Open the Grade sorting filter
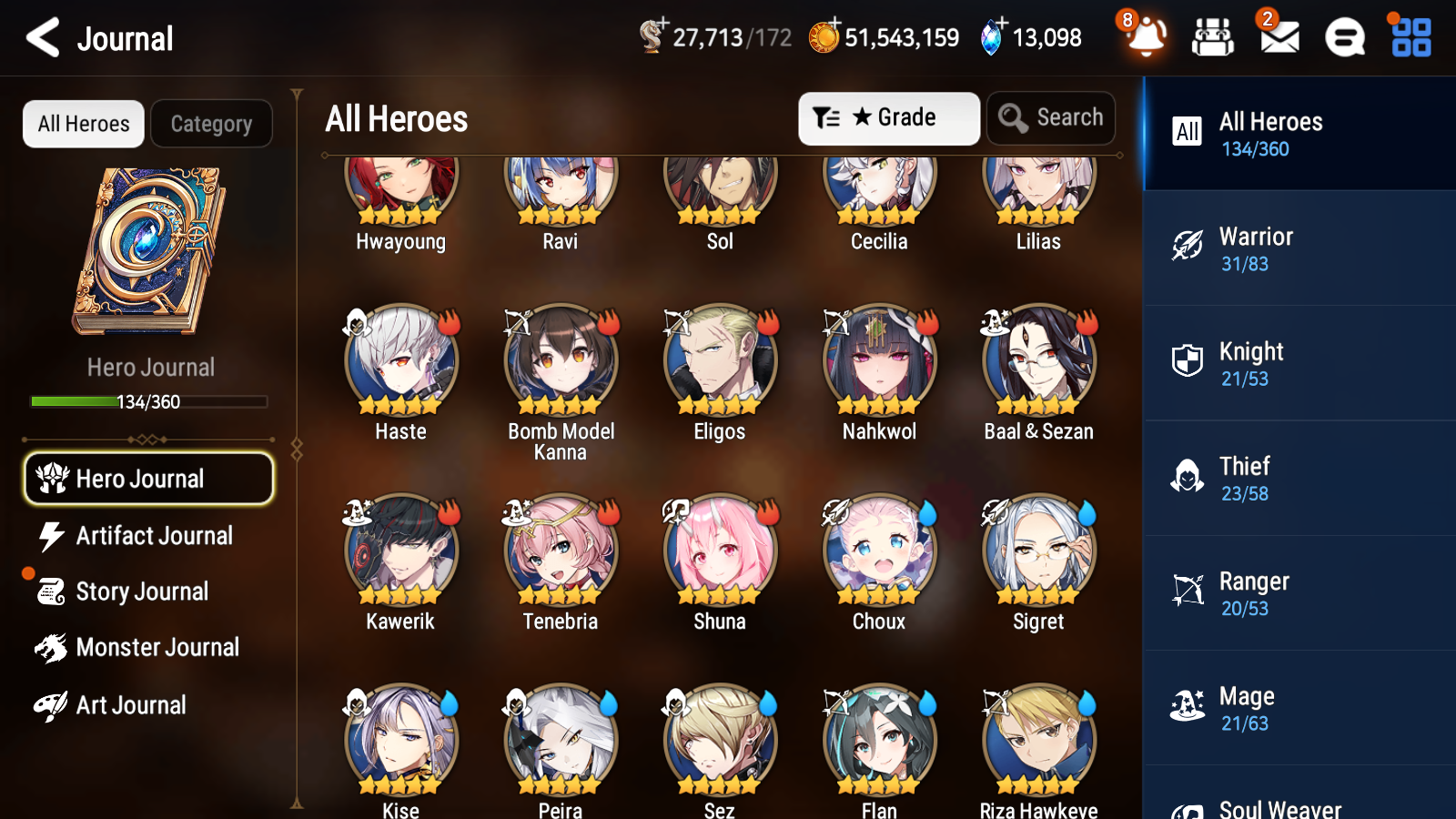Screen dimensions: 1456x819 pos(888,117)
